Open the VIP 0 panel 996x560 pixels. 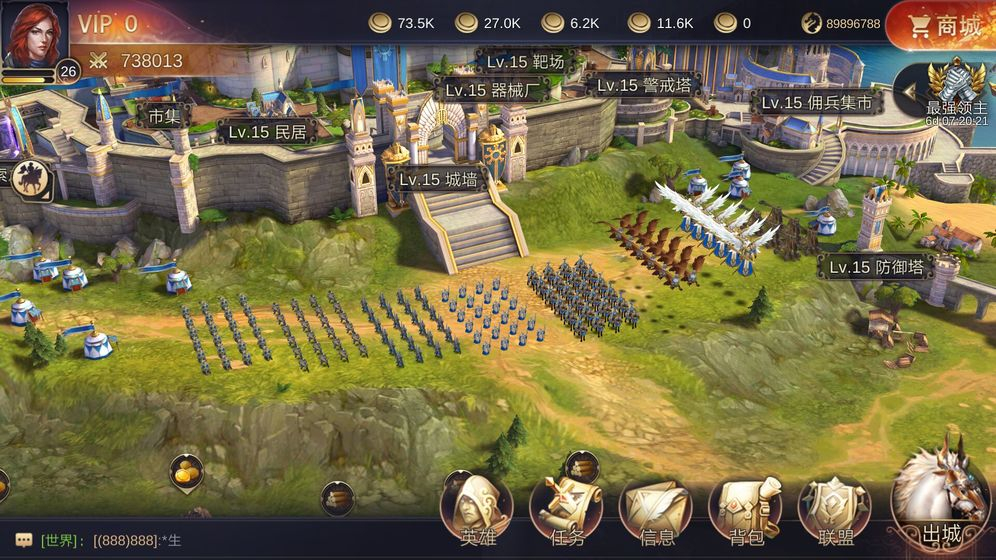pyautogui.click(x=108, y=24)
